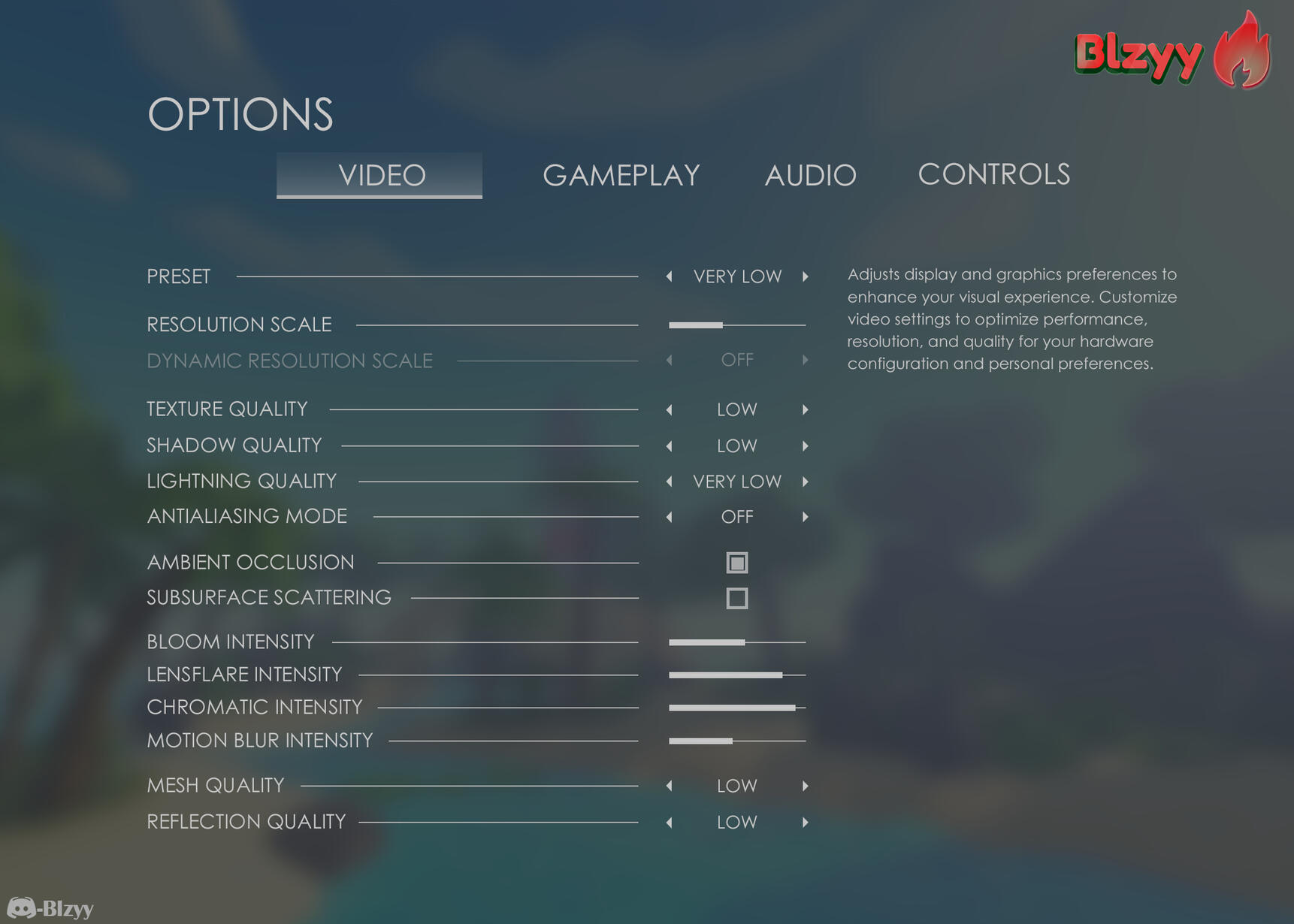Lower Texture Quality using the left arrow

669,409
